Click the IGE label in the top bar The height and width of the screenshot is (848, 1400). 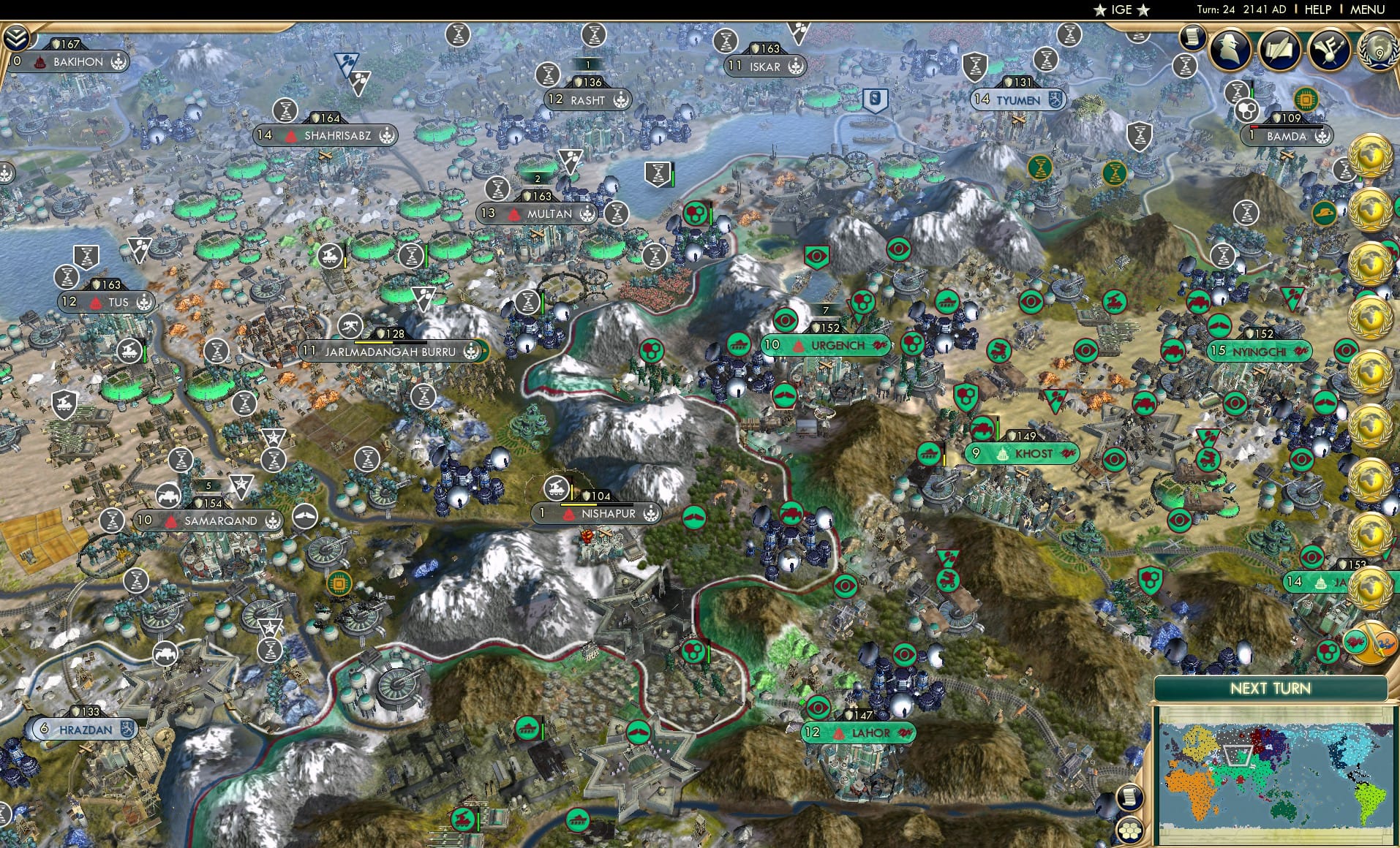[x=1118, y=10]
